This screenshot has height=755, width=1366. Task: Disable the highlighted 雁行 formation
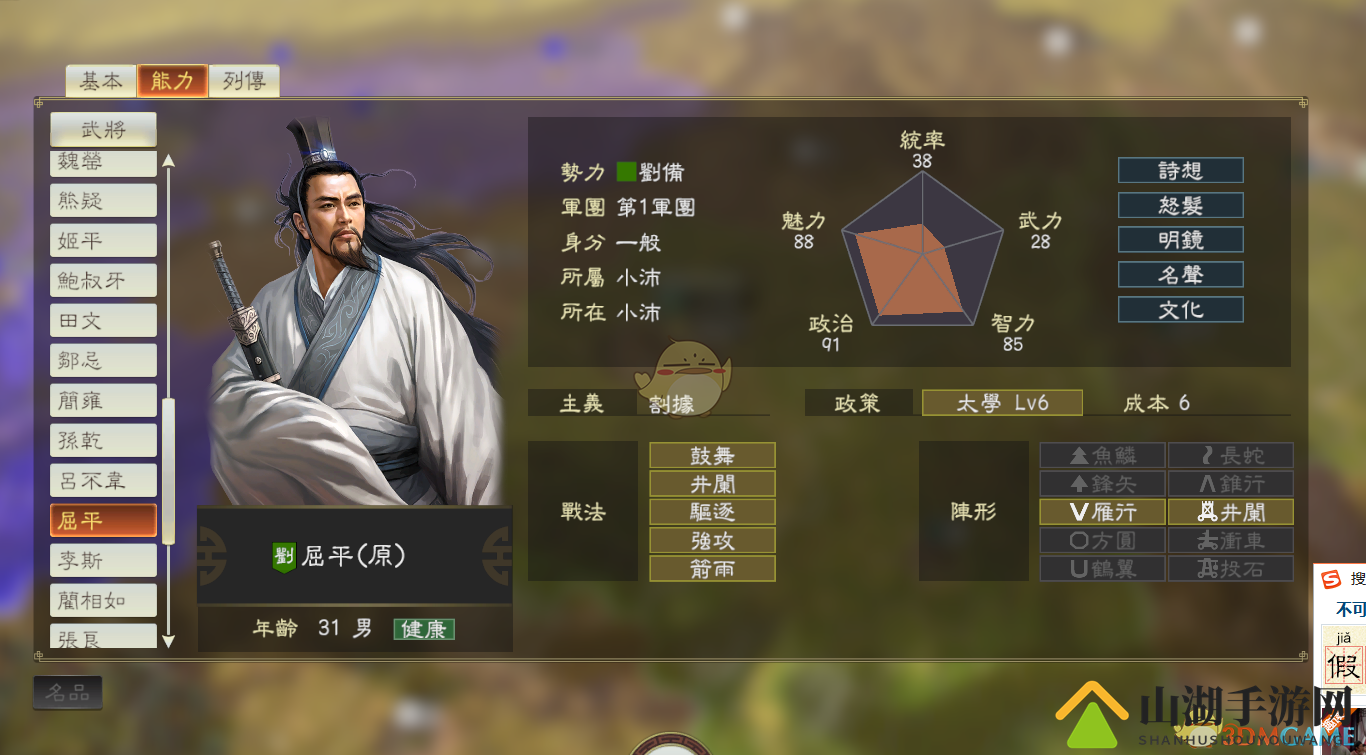[x=1103, y=512]
